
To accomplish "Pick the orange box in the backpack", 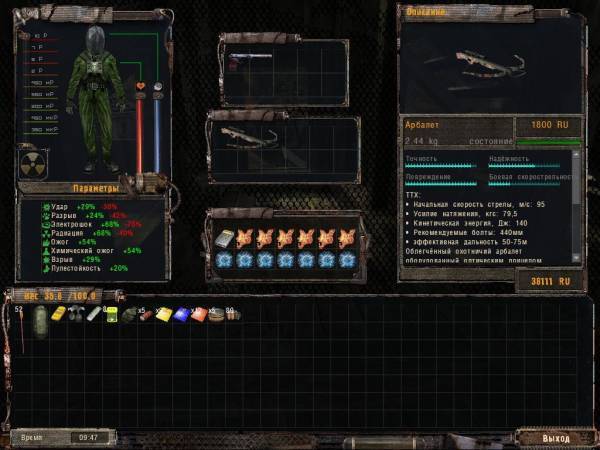I will (x=198, y=314).
